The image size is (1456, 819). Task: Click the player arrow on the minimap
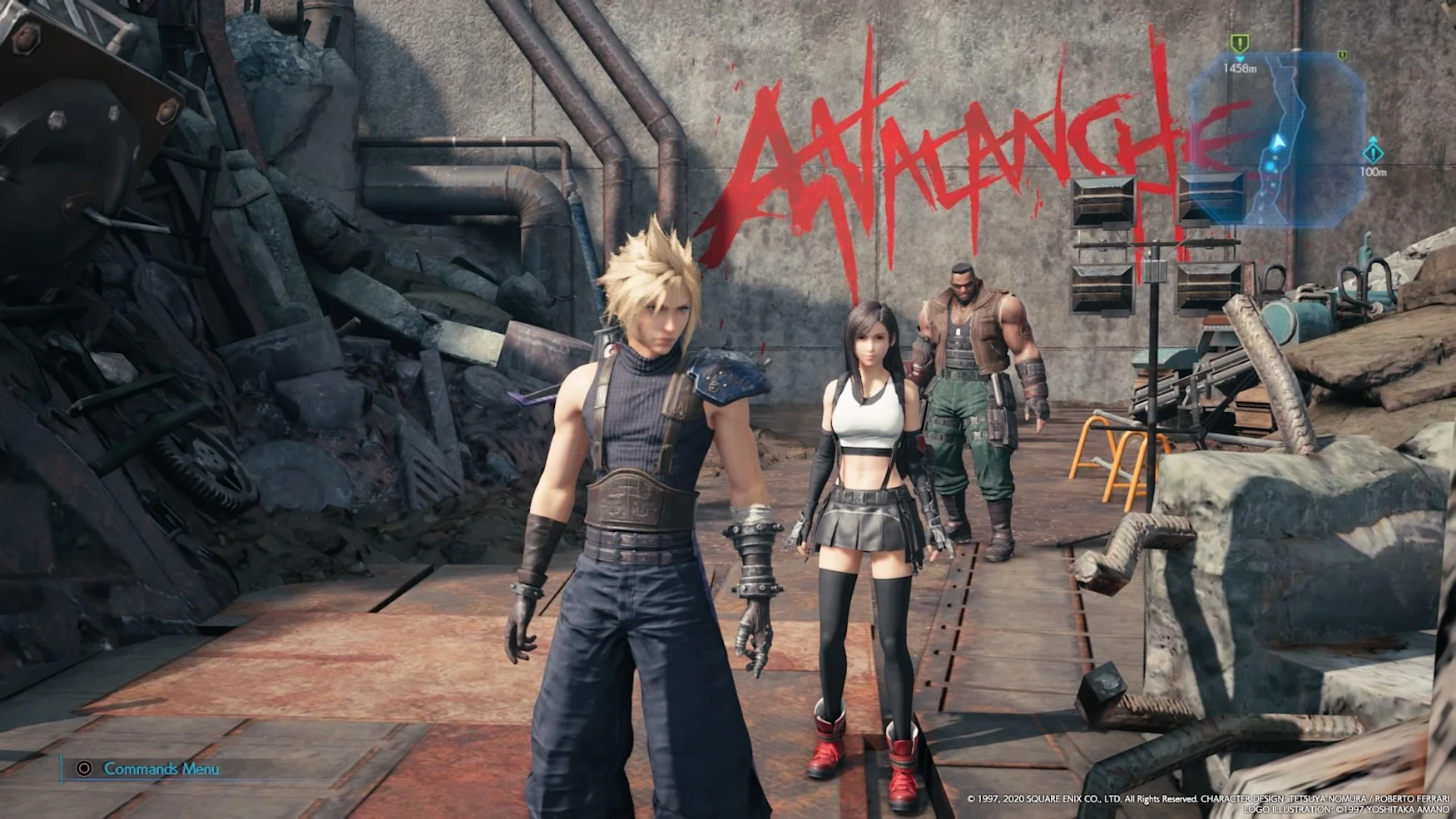(1278, 143)
